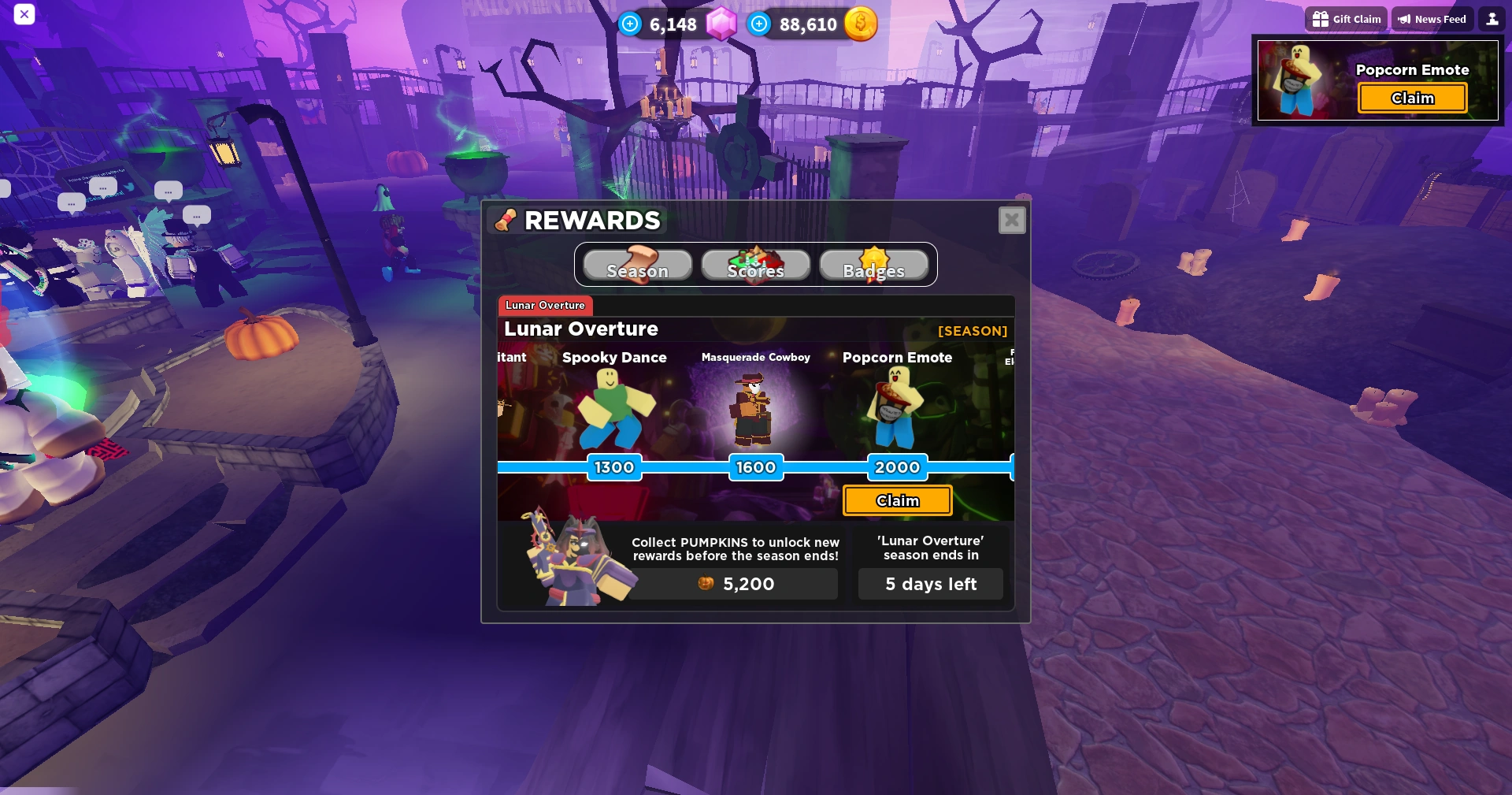Viewport: 1512px width, 795px height.
Task: Click the coin plus icon to buy coins
Action: [x=758, y=24]
